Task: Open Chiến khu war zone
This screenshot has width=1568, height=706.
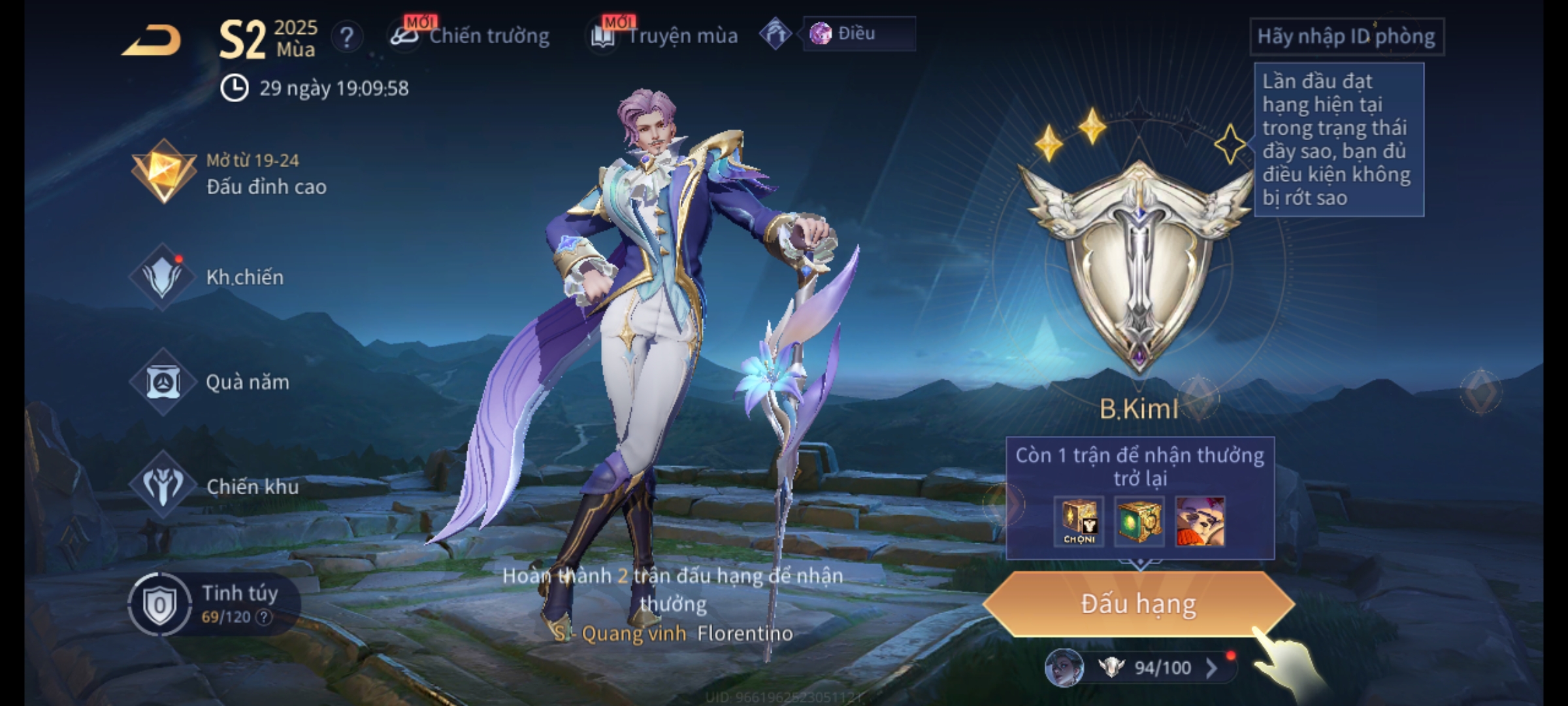Action: [216, 486]
